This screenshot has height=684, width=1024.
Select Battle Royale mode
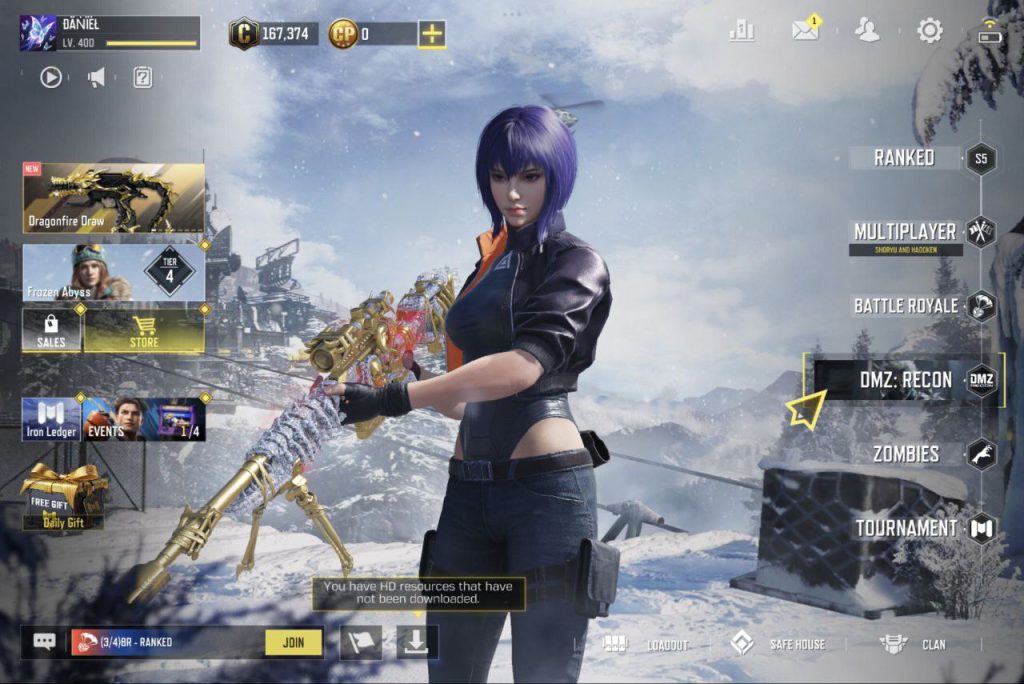pos(906,306)
